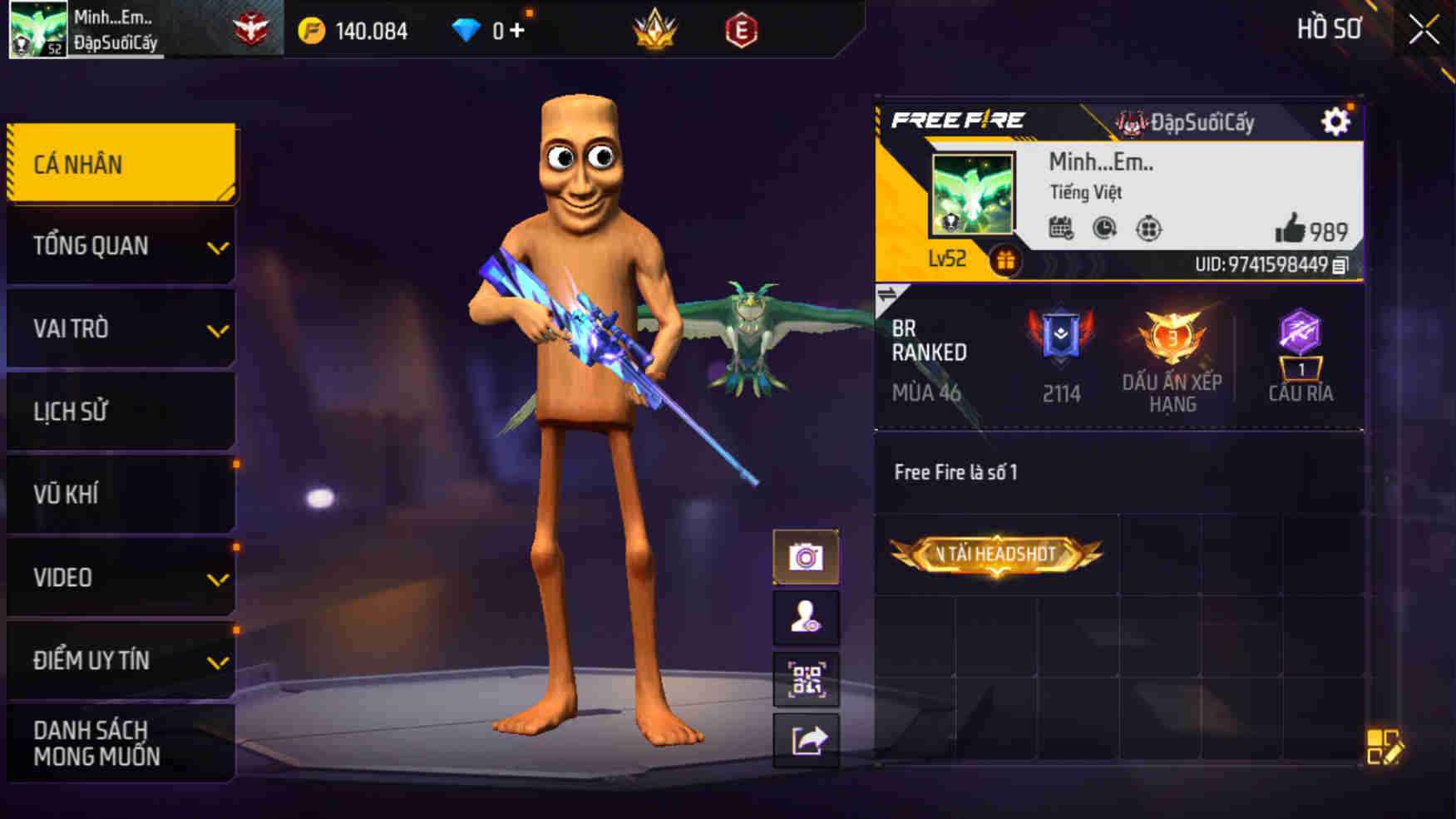Tap the gift icon next to Lv52
This screenshot has width=1456, height=819.
pos(1009,259)
